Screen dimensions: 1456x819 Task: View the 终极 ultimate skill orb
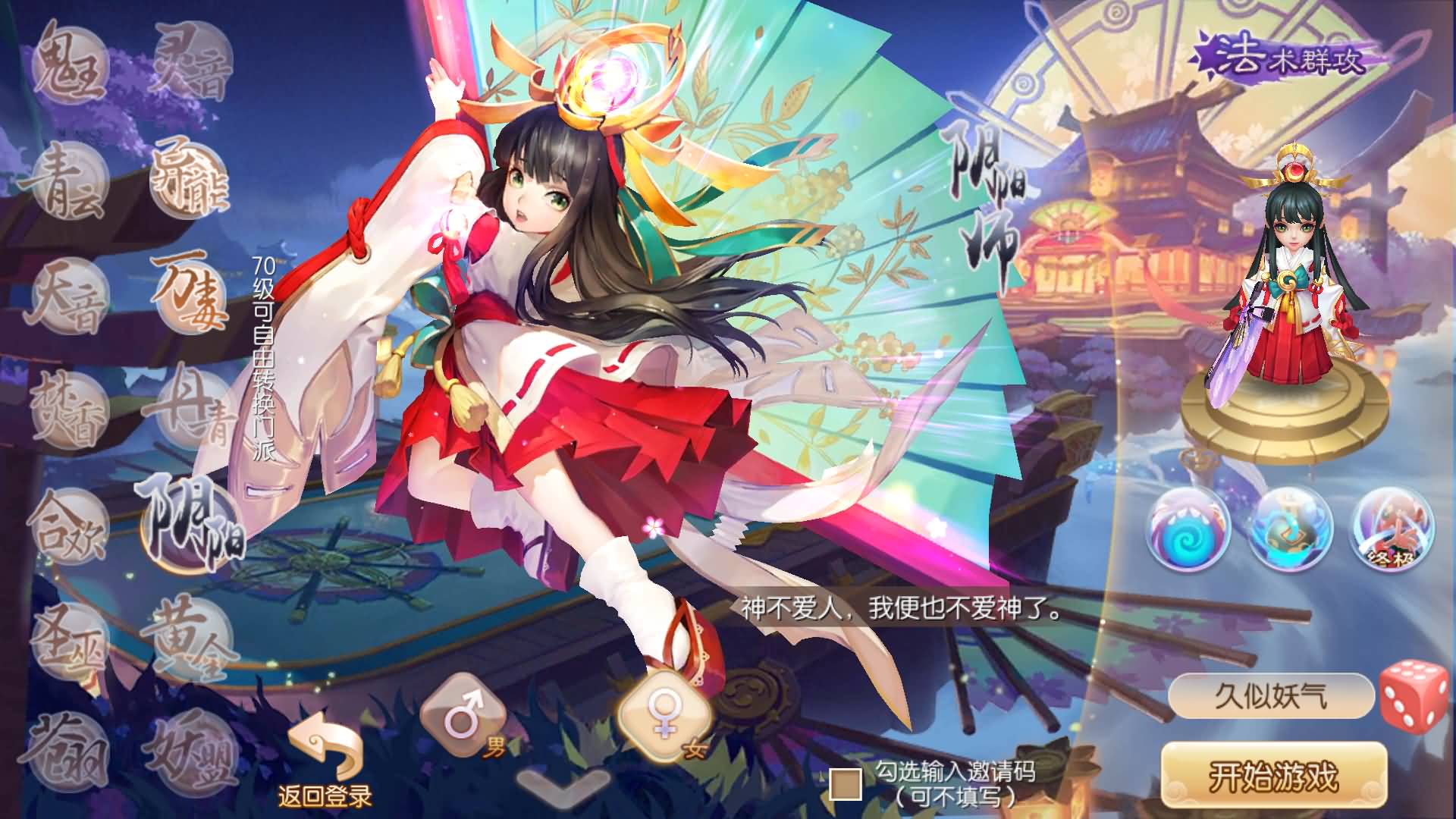click(x=1392, y=531)
